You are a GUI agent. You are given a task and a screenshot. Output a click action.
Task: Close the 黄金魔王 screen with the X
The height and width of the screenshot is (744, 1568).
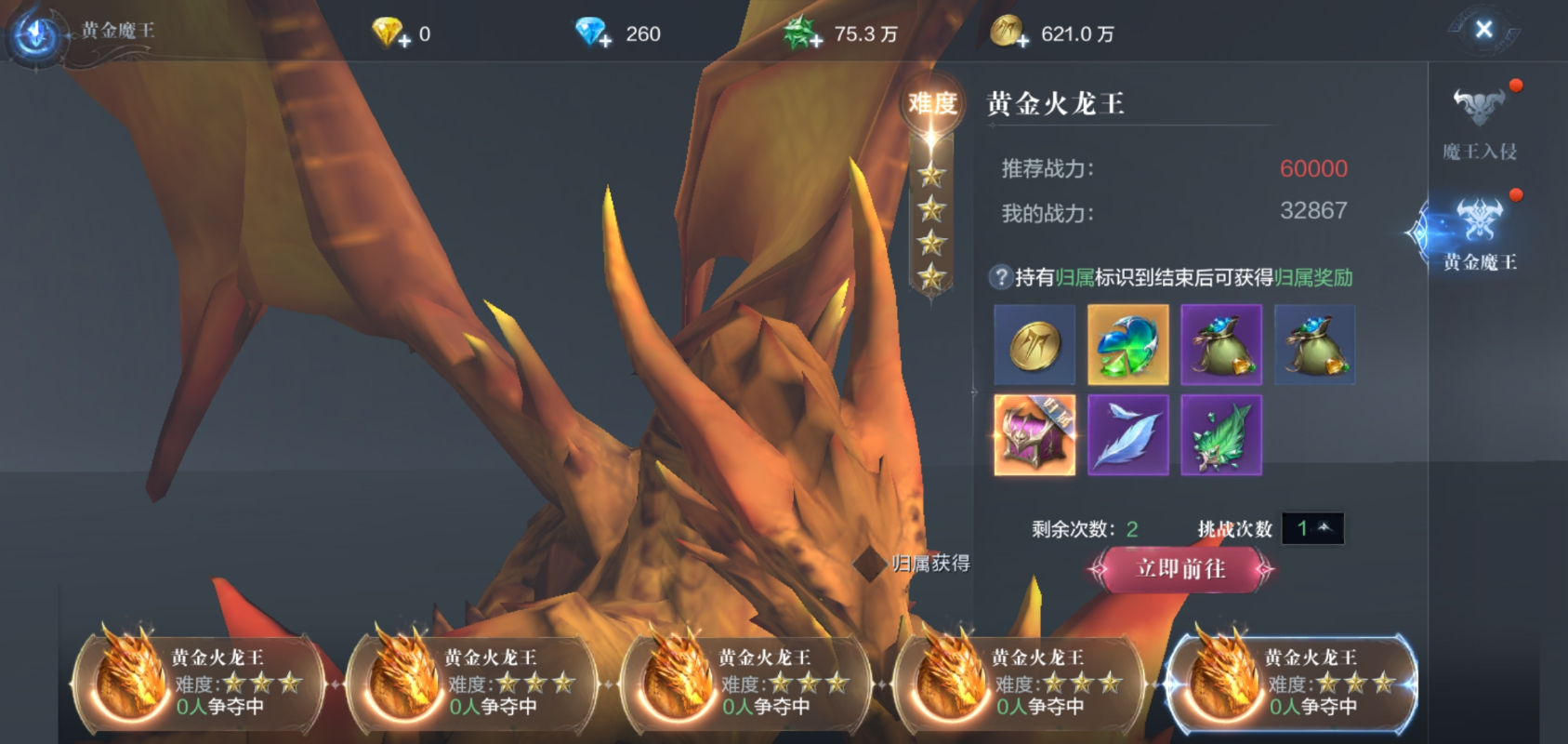(1483, 30)
